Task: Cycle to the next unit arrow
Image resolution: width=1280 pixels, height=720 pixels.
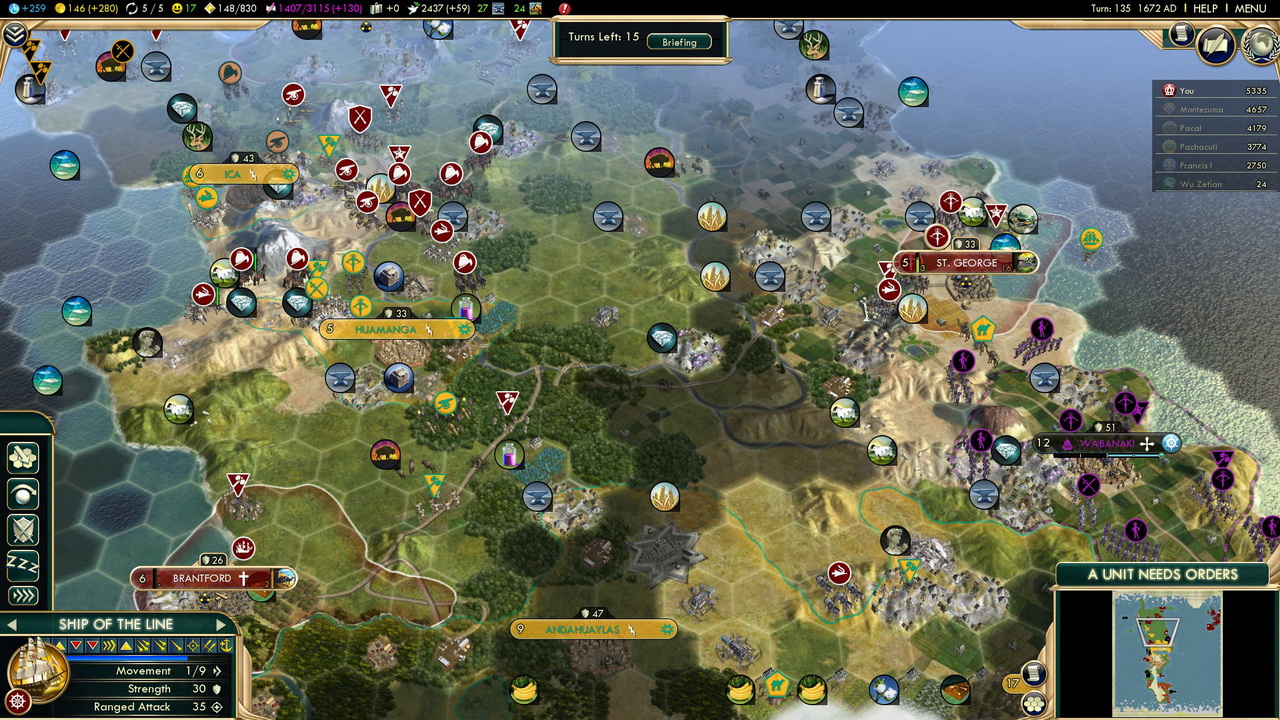Action: click(x=222, y=625)
